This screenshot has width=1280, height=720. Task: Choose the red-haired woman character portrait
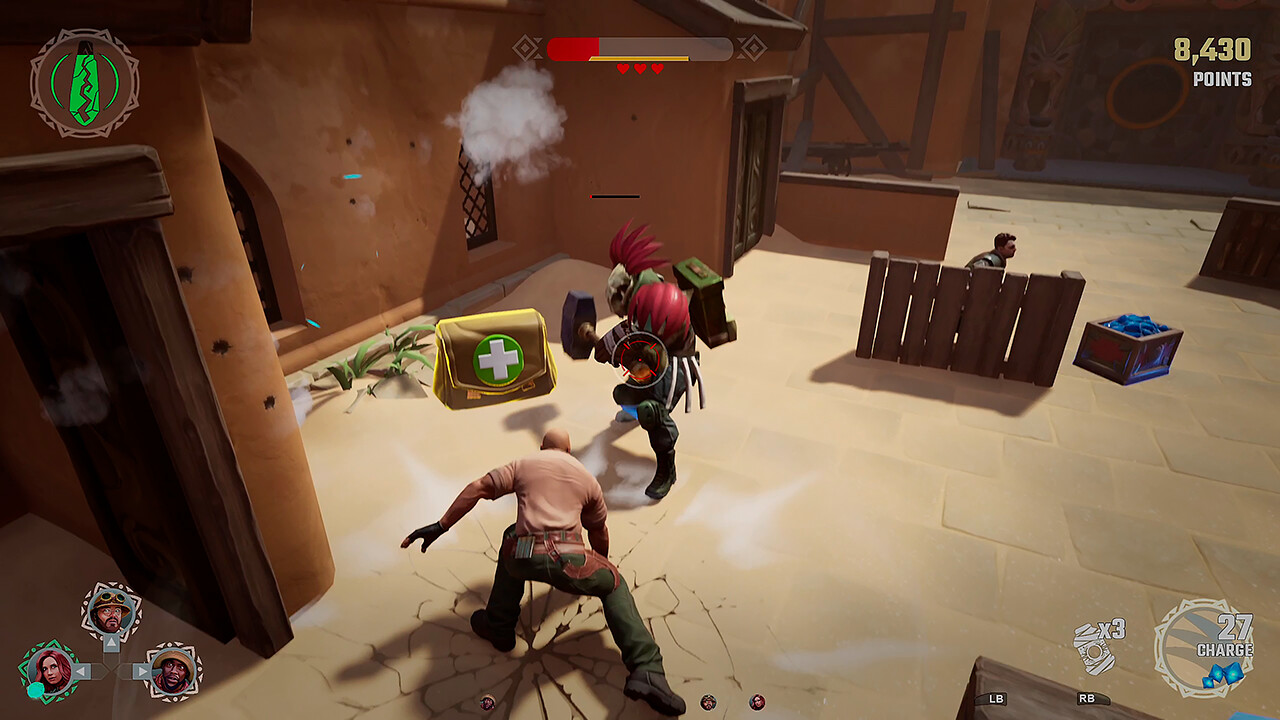tap(48, 670)
